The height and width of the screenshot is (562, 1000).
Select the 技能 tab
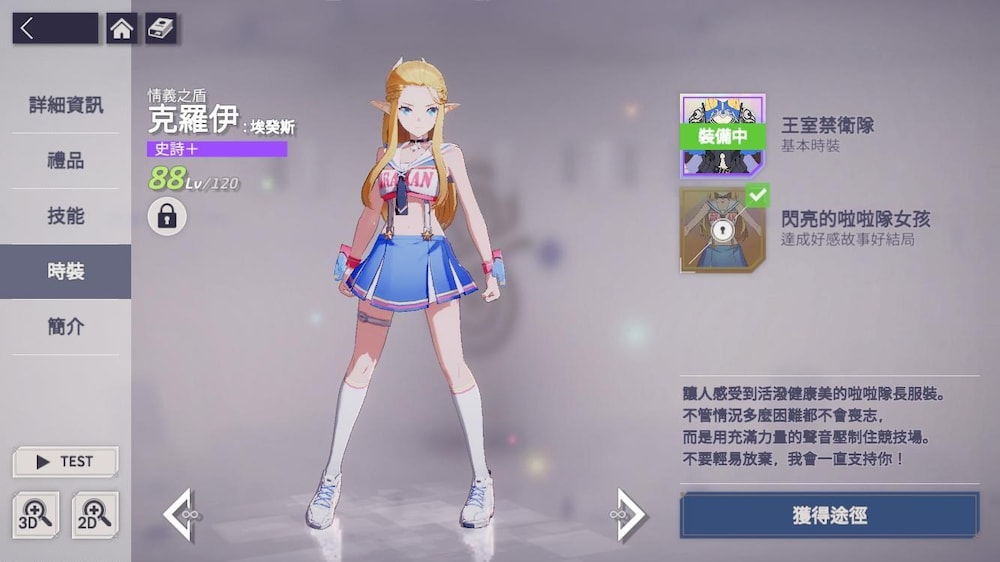[65, 216]
